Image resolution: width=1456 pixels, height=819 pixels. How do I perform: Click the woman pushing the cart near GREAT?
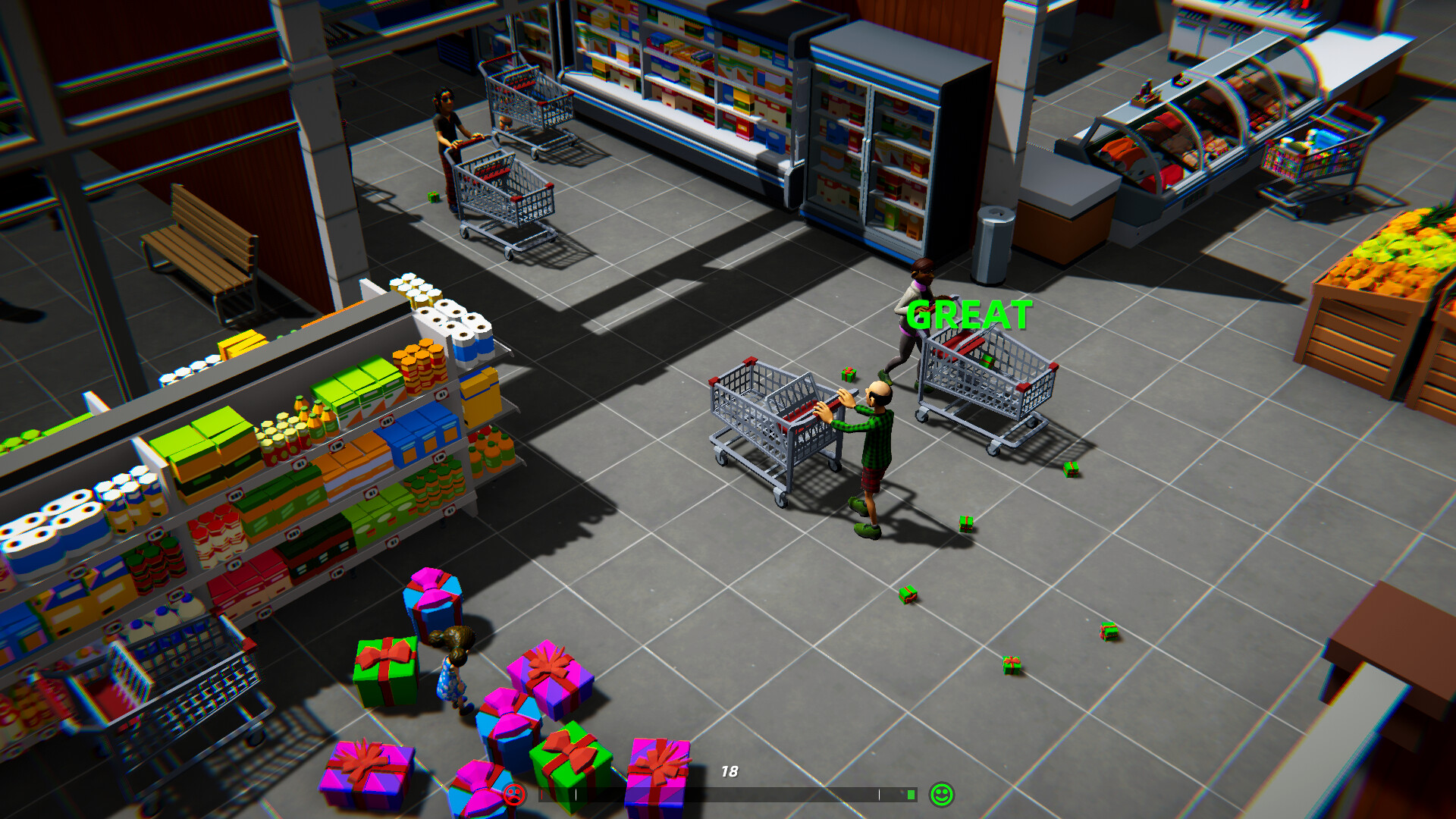914,318
